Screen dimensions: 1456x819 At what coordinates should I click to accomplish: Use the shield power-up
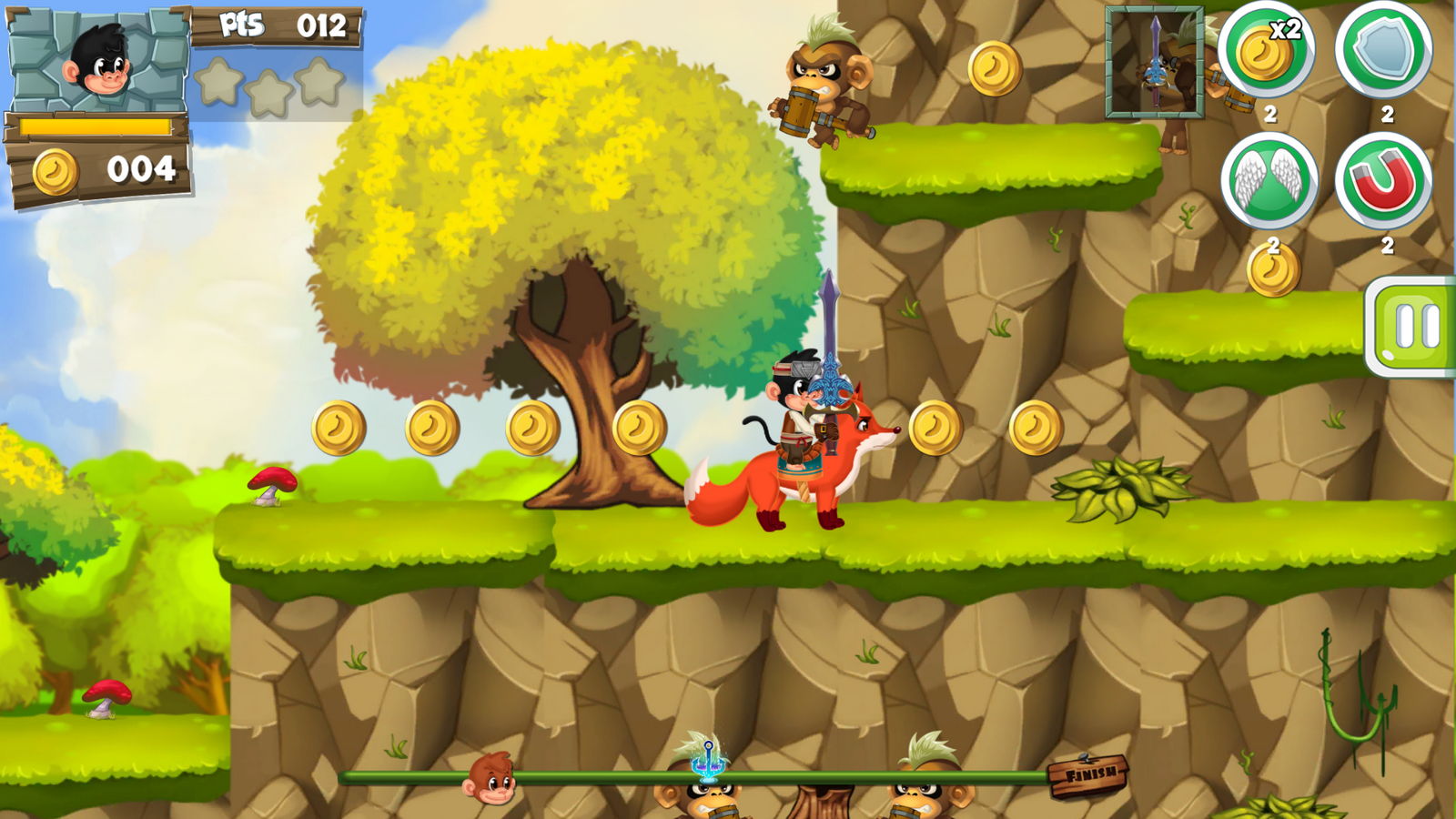pyautogui.click(x=1383, y=51)
